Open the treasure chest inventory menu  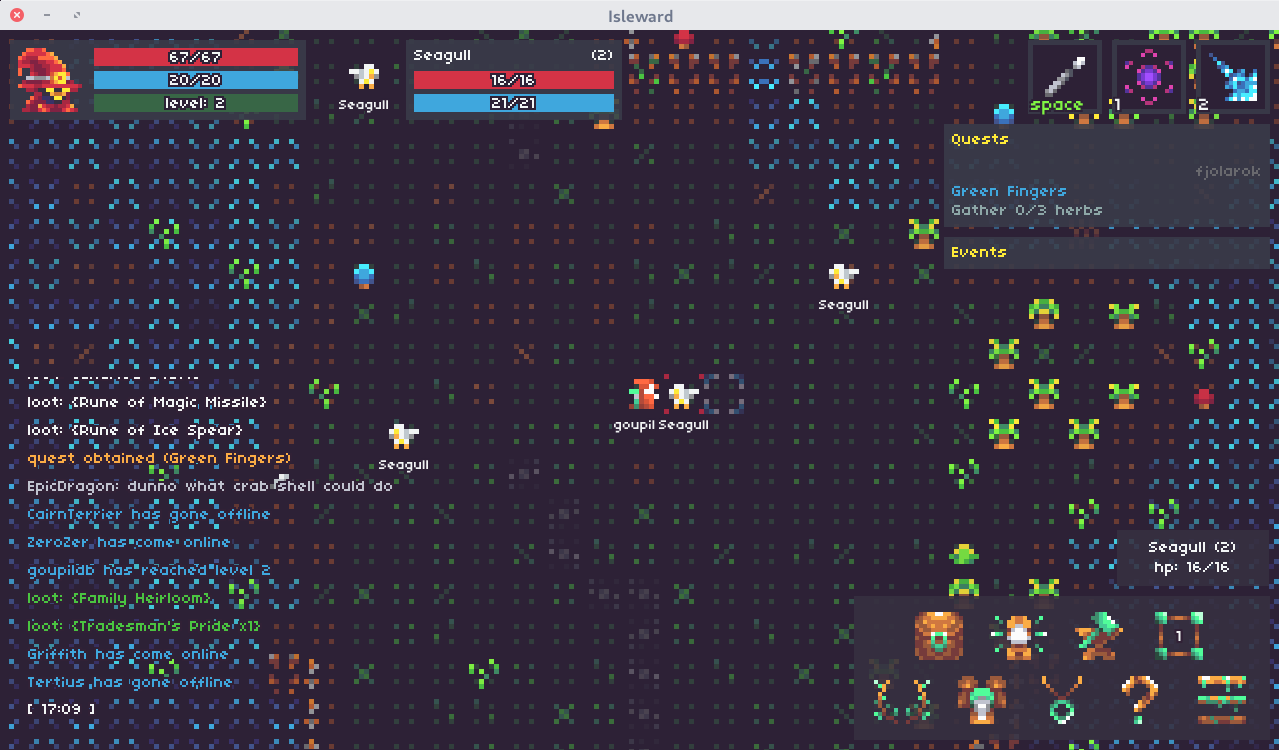[939, 636]
